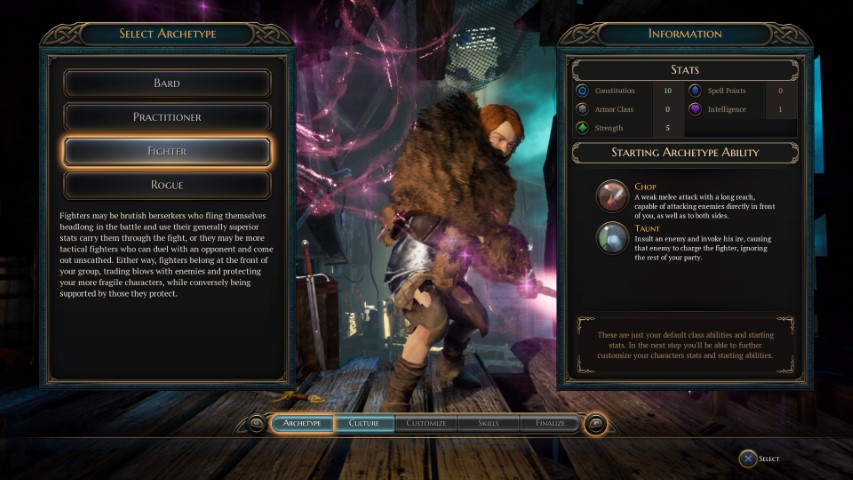The width and height of the screenshot is (853, 480).
Task: Click the Taunt ability icon
Action: point(612,237)
